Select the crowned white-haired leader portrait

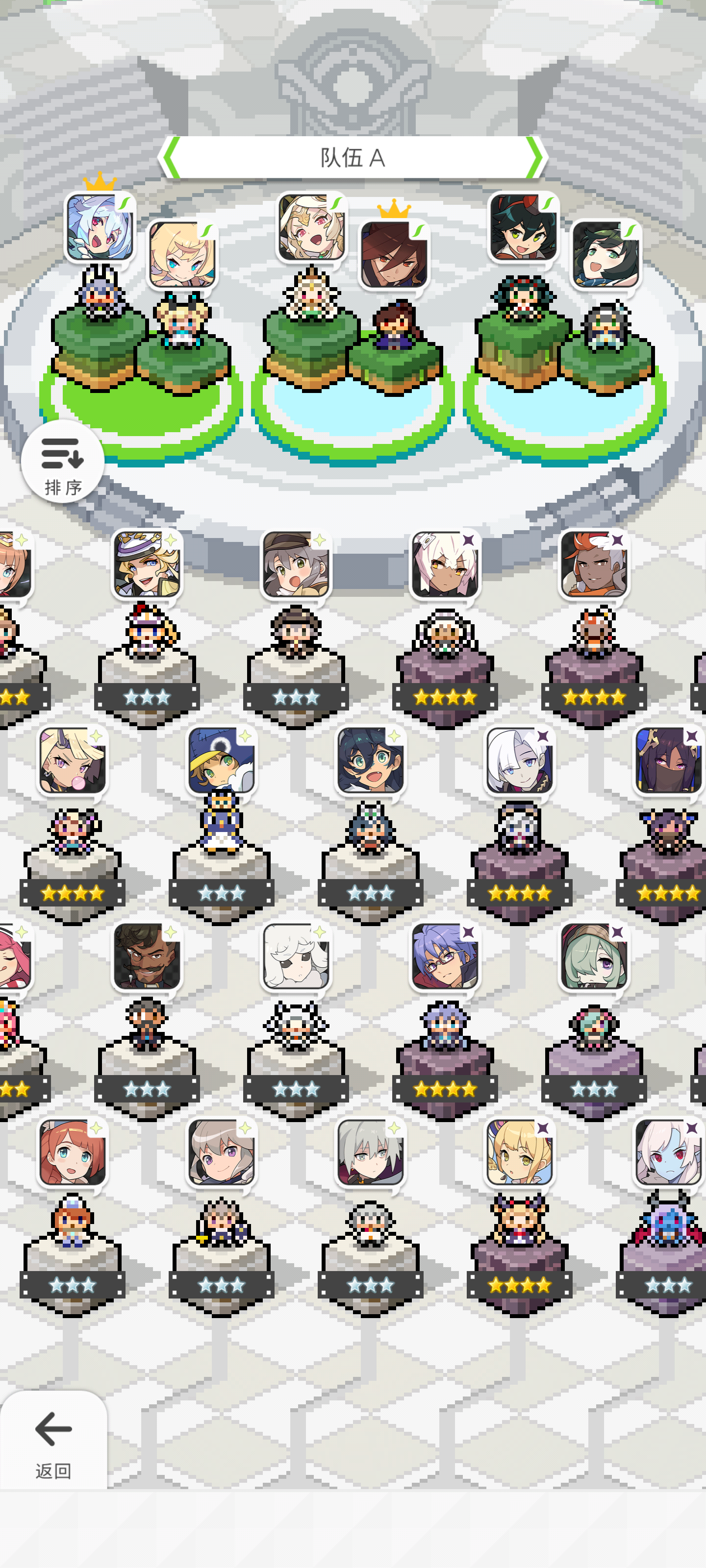click(x=101, y=225)
